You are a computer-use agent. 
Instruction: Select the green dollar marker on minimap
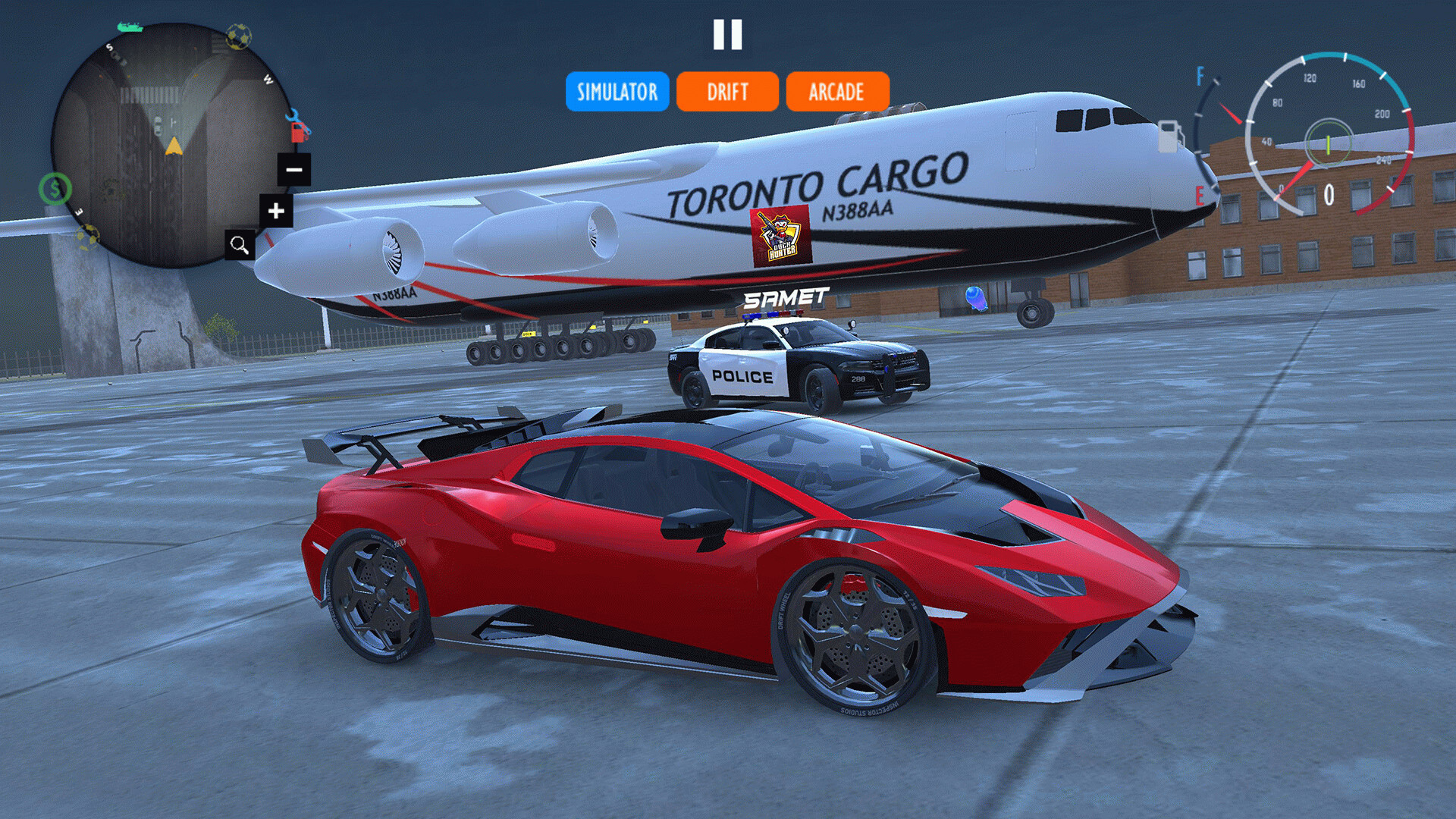click(55, 189)
